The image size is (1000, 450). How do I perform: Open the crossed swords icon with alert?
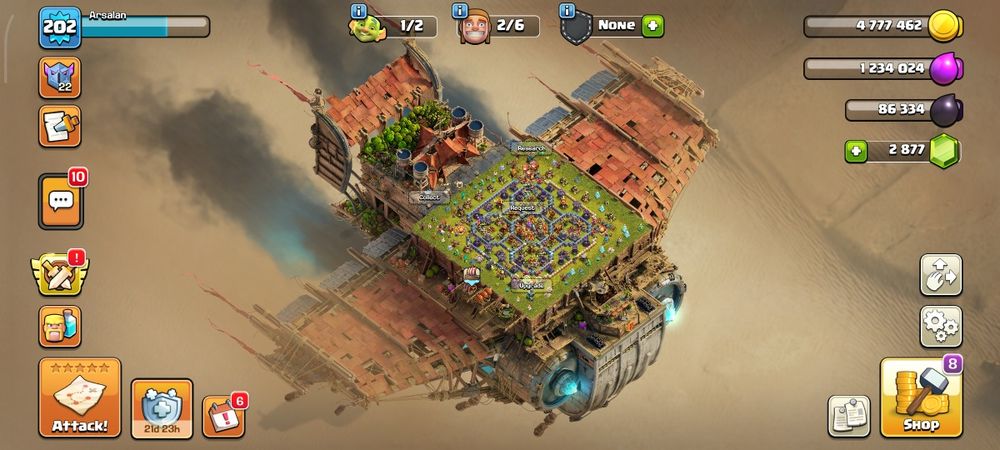[60, 274]
